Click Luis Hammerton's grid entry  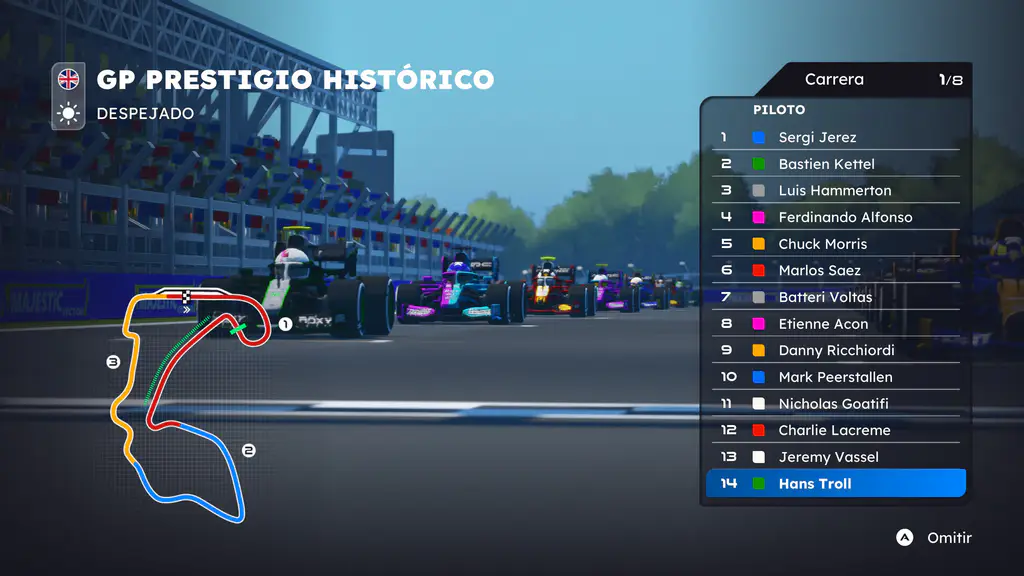tap(834, 190)
